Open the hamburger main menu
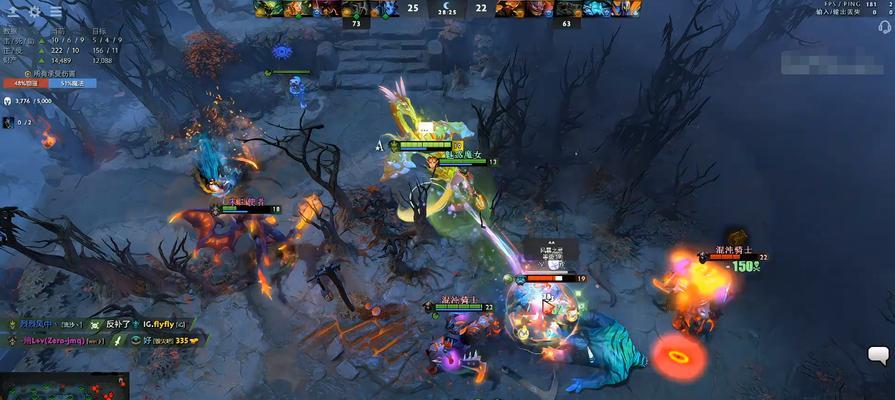This screenshot has width=895, height=400. (56, 11)
